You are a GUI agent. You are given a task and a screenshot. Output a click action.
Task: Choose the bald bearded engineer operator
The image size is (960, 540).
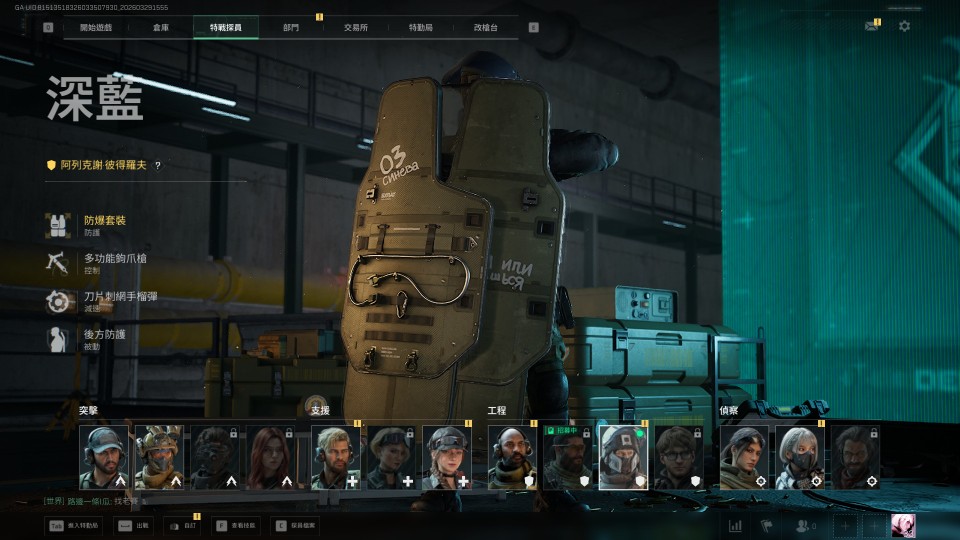(512, 457)
